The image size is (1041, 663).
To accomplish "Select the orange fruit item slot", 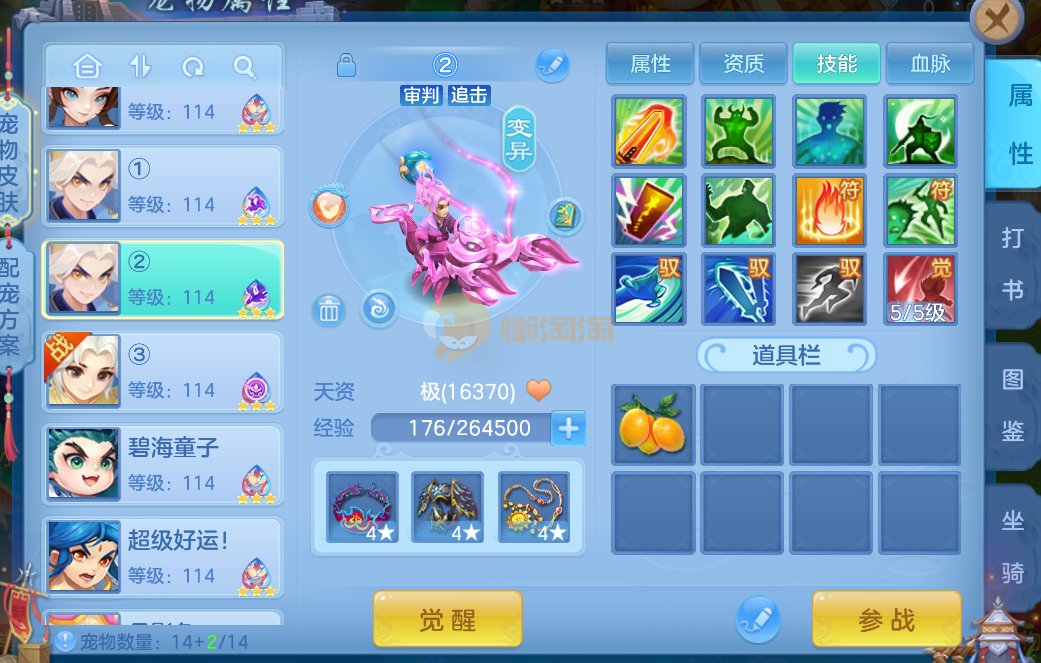I will 652,425.
